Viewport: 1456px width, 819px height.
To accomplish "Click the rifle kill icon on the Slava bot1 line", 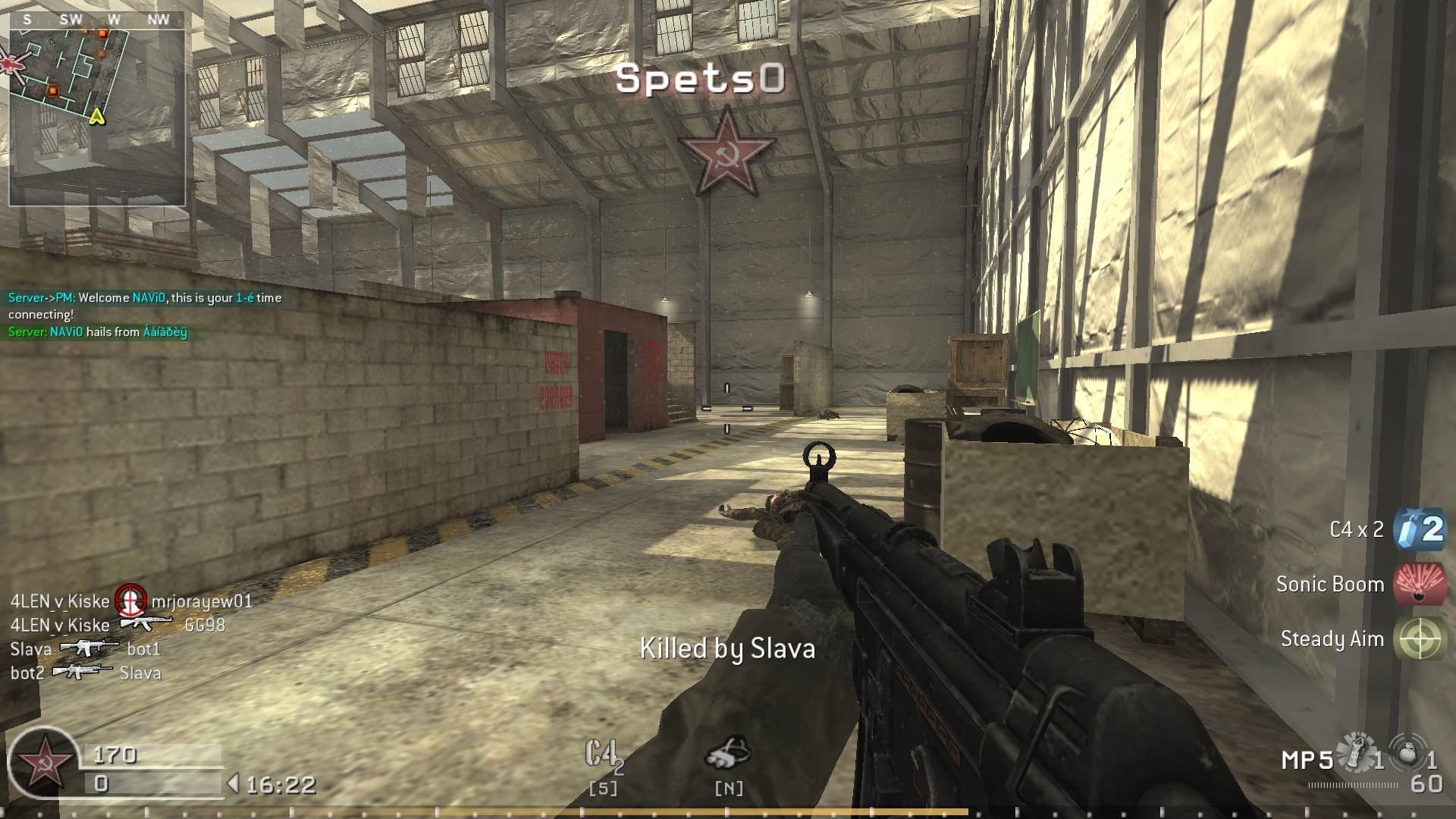I will (x=87, y=646).
